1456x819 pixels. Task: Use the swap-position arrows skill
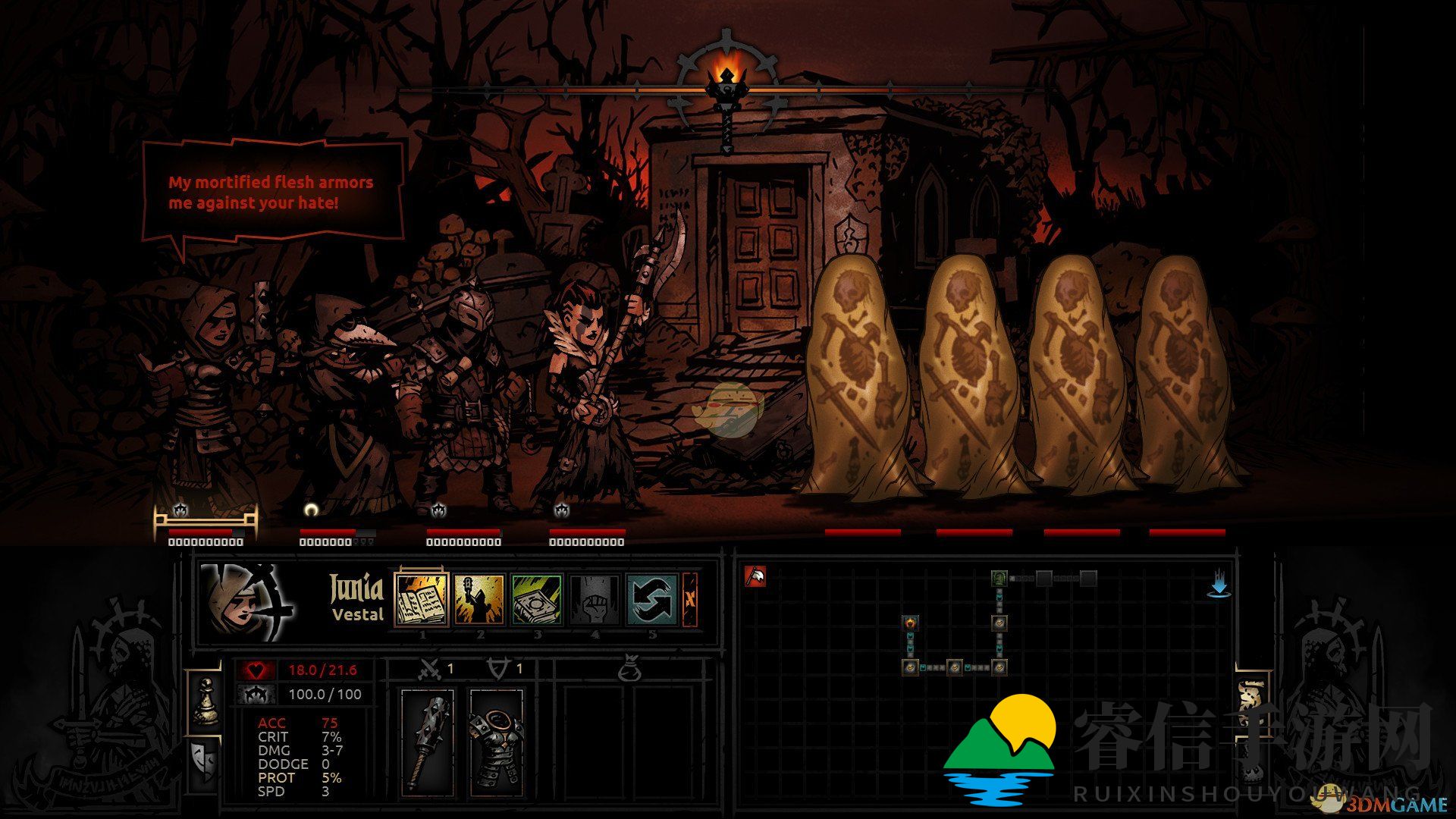[652, 599]
